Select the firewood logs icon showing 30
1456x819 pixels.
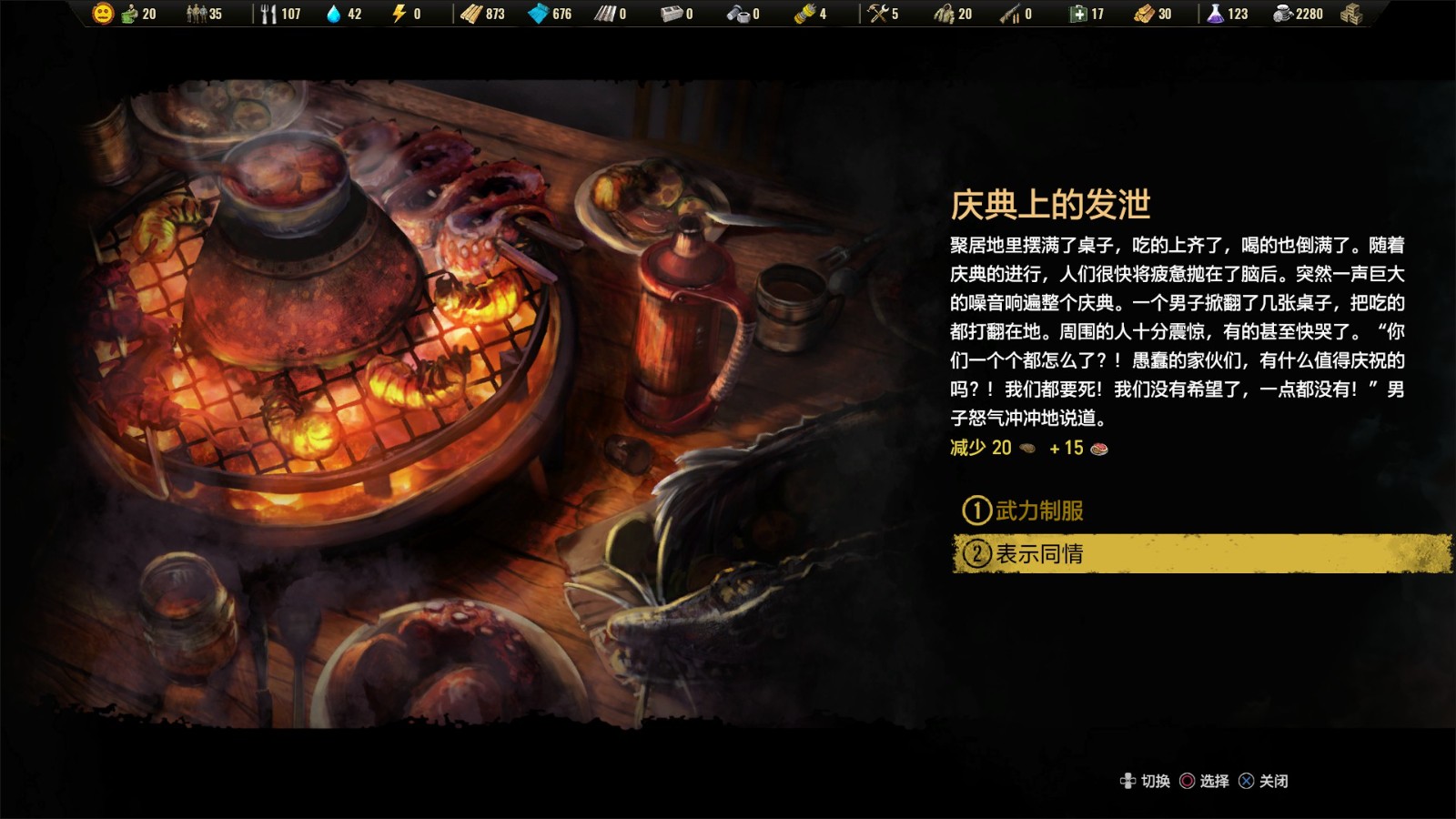pos(1143,14)
